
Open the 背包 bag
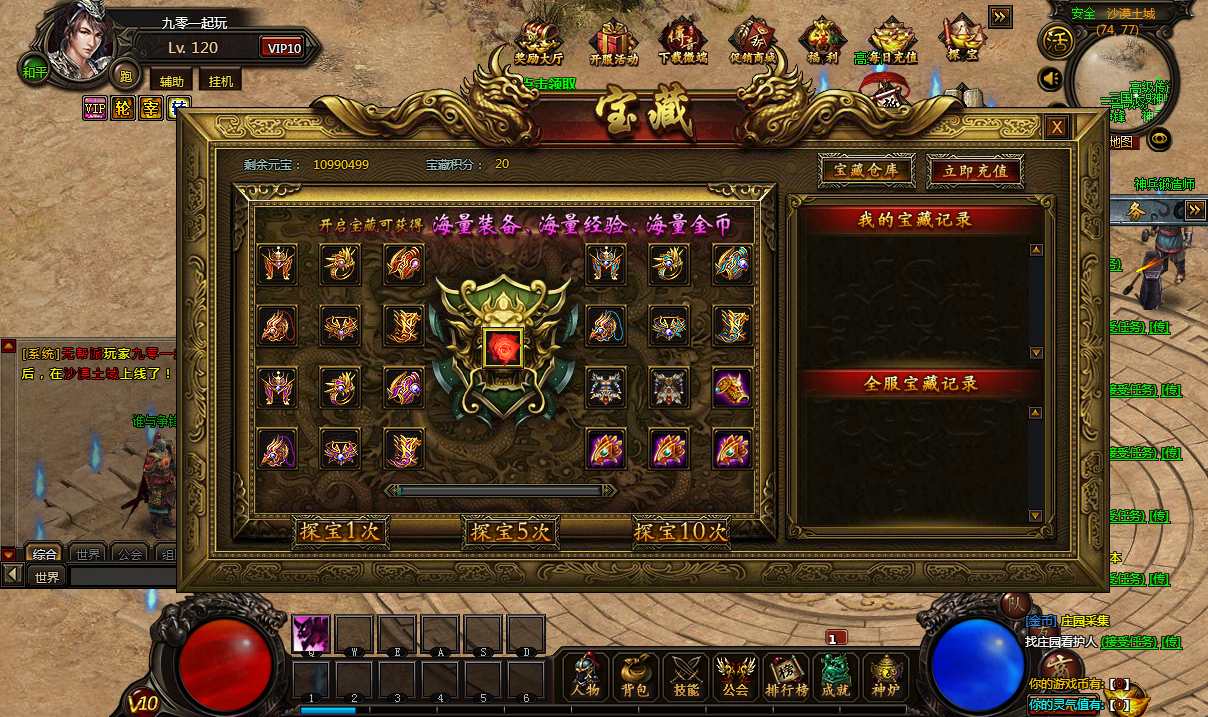[x=636, y=677]
